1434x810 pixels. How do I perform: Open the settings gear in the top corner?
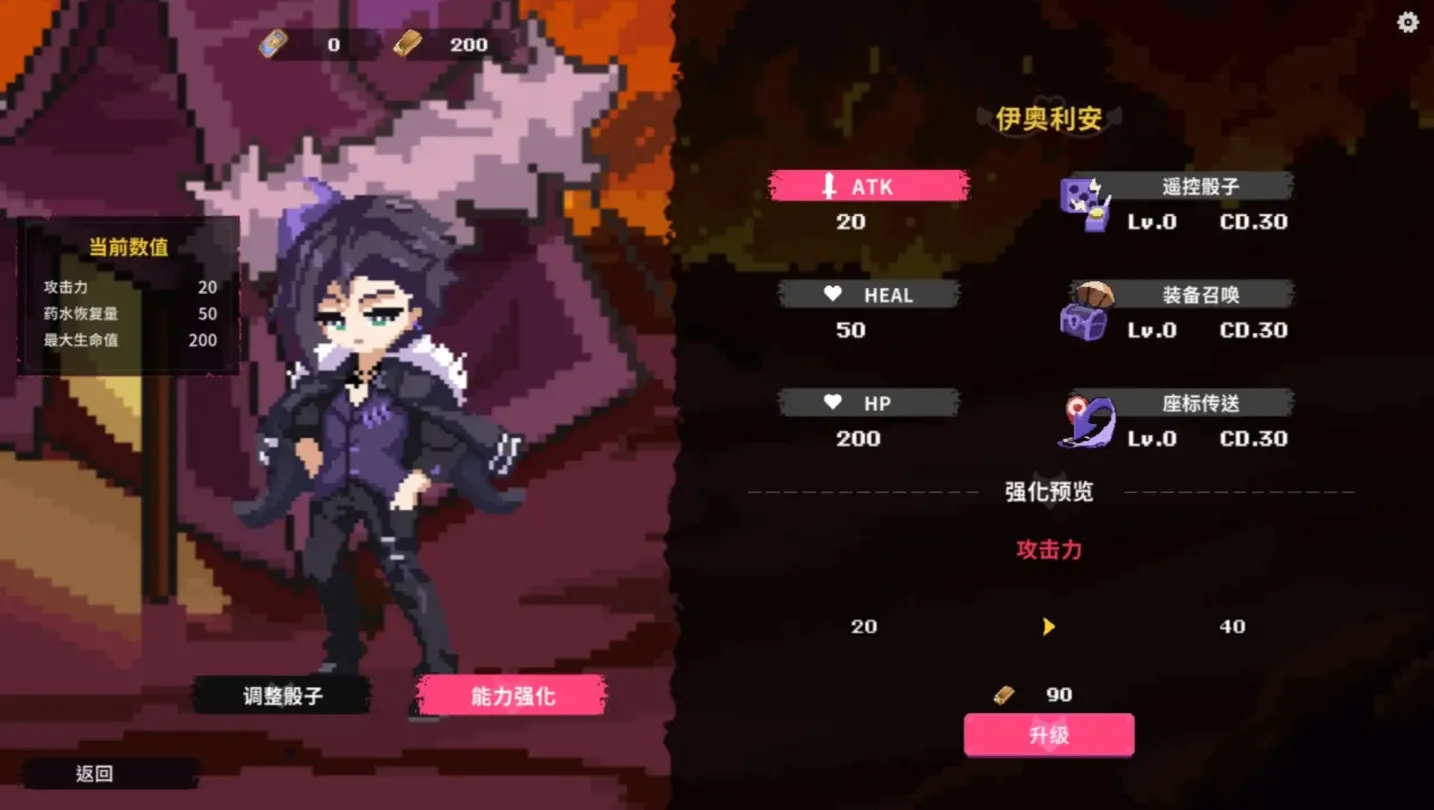(1406, 21)
